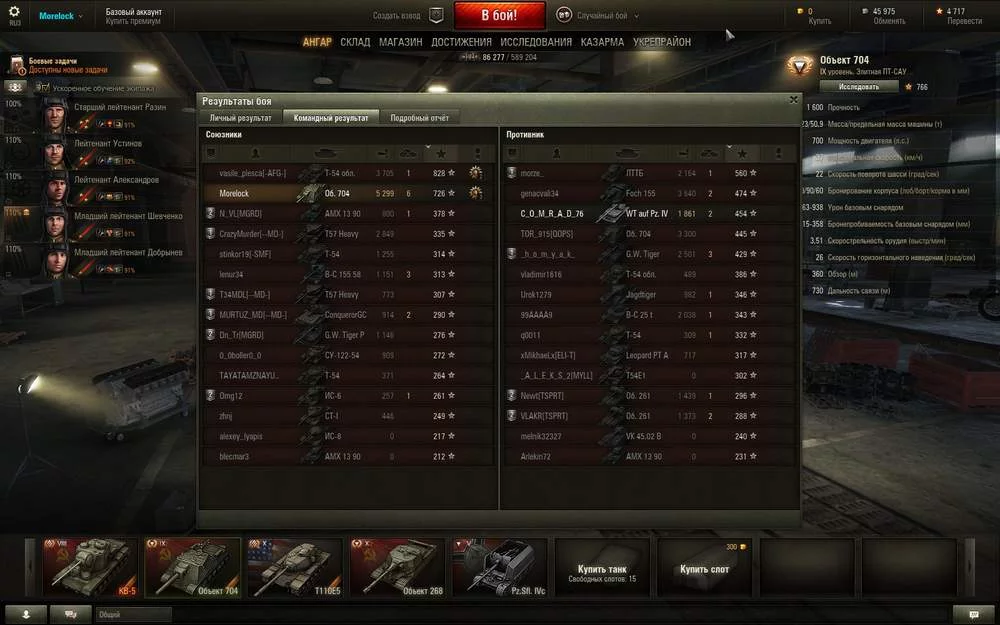Open the ДОСТИЖЕНИЯ section
Image resolution: width=1000 pixels, height=625 pixels.
[x=461, y=42]
